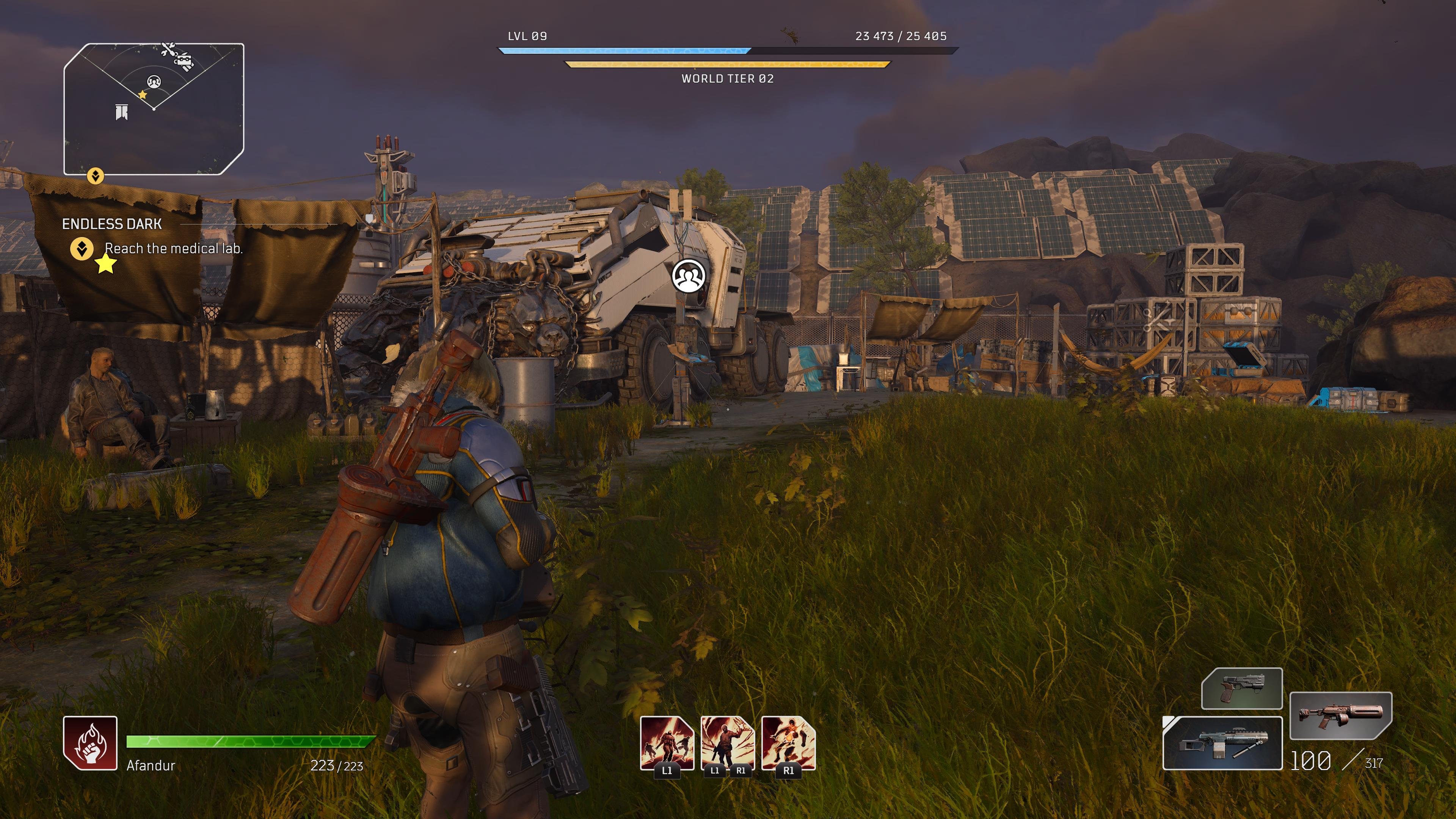Select the white banner flag marker on the minimap

(121, 112)
